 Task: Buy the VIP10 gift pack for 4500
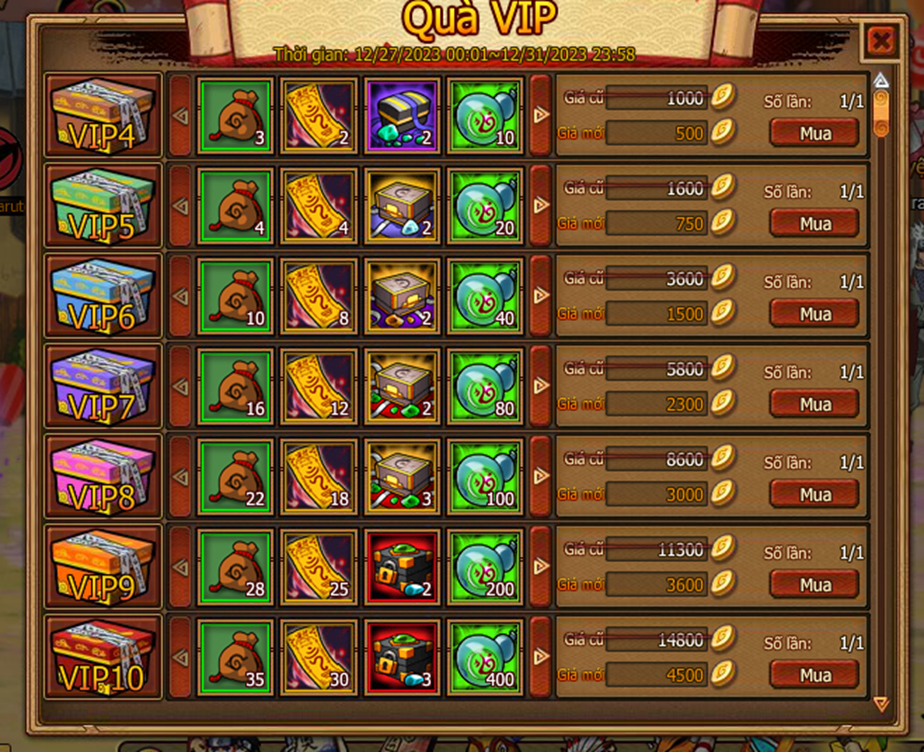click(814, 674)
